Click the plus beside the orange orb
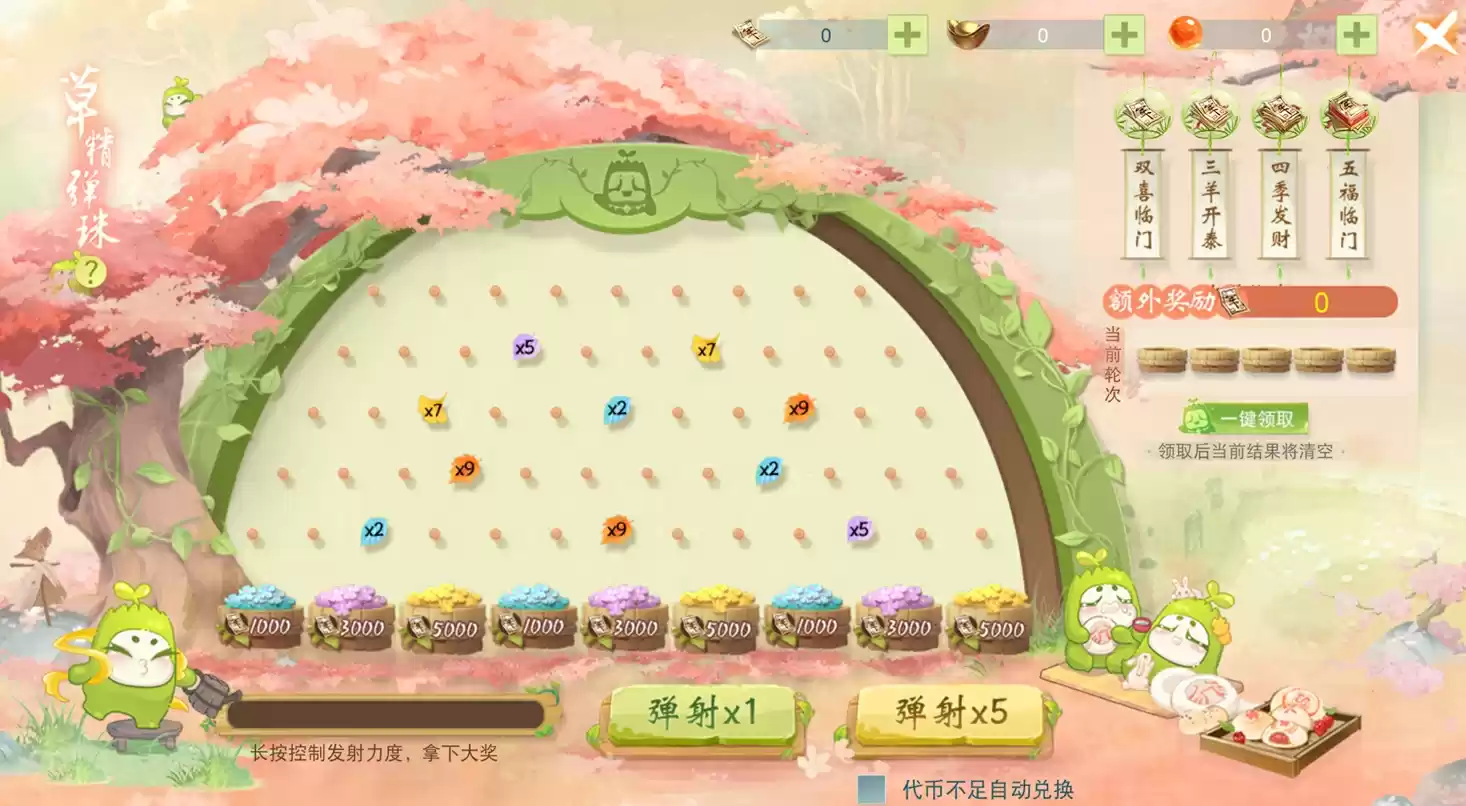The image size is (1466, 806). (1354, 33)
